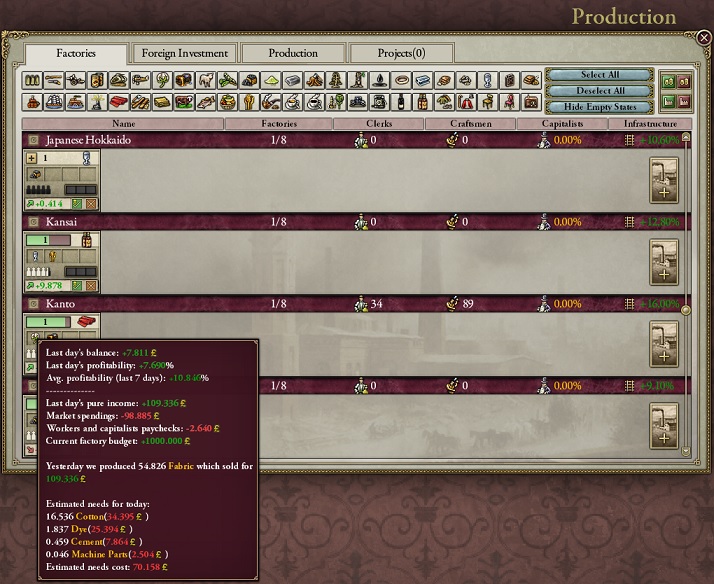Sort the list by Factories column
This screenshot has height=584, width=714.
(278, 124)
